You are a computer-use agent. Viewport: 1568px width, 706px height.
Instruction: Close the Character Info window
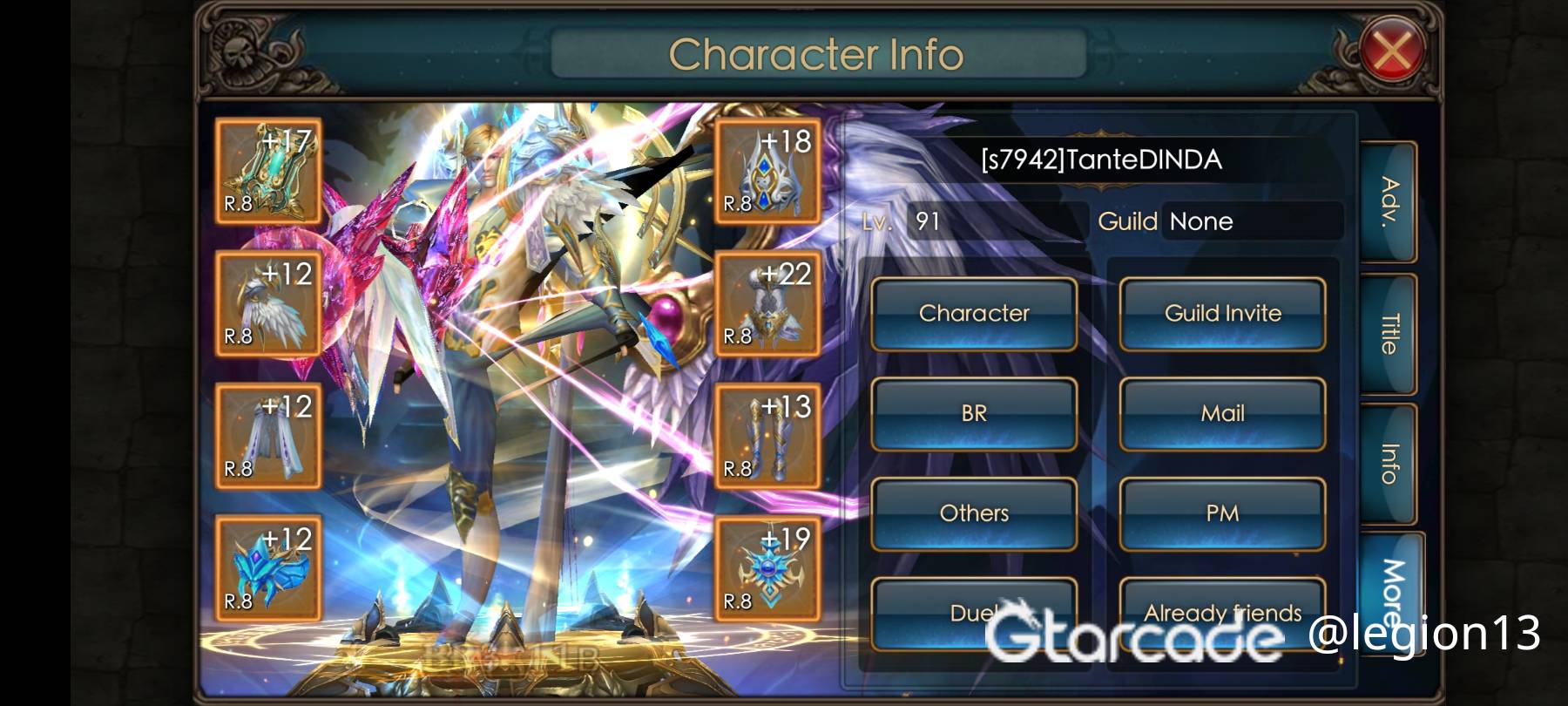1391,51
